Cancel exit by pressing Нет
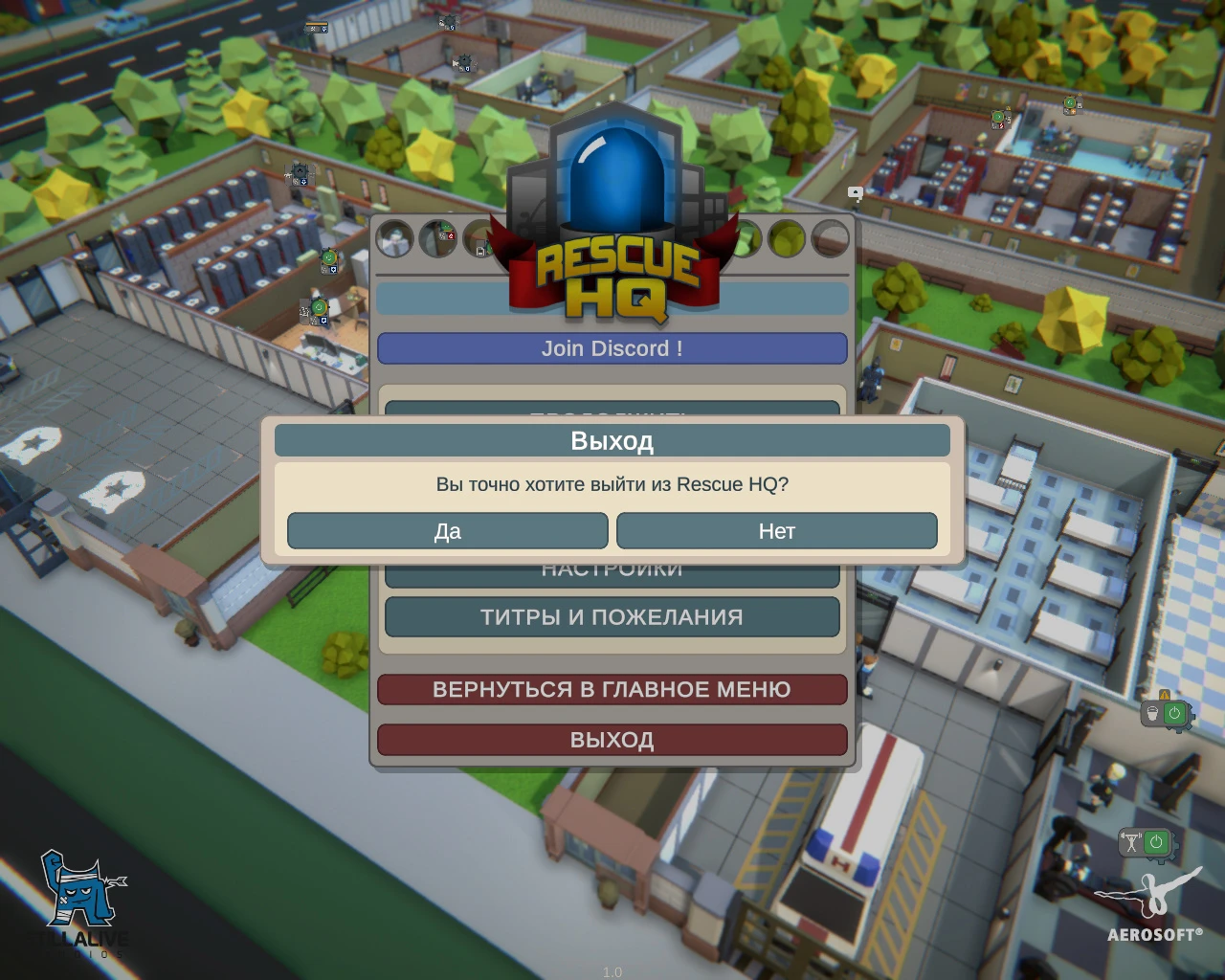 coord(776,531)
